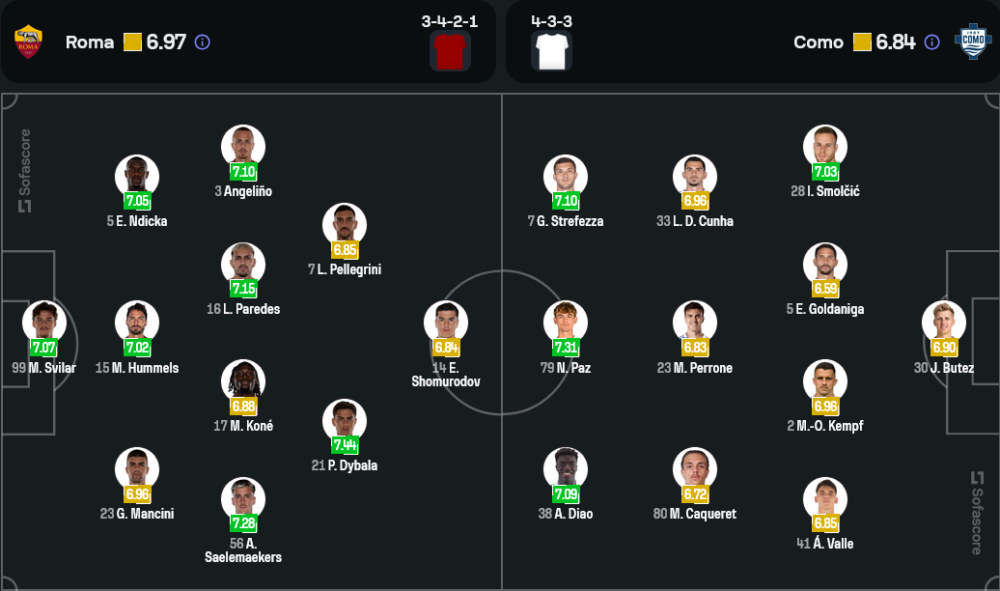The height and width of the screenshot is (591, 1000).
Task: Select goalkeeper M. Svilar's avatar
Action: coord(44,322)
